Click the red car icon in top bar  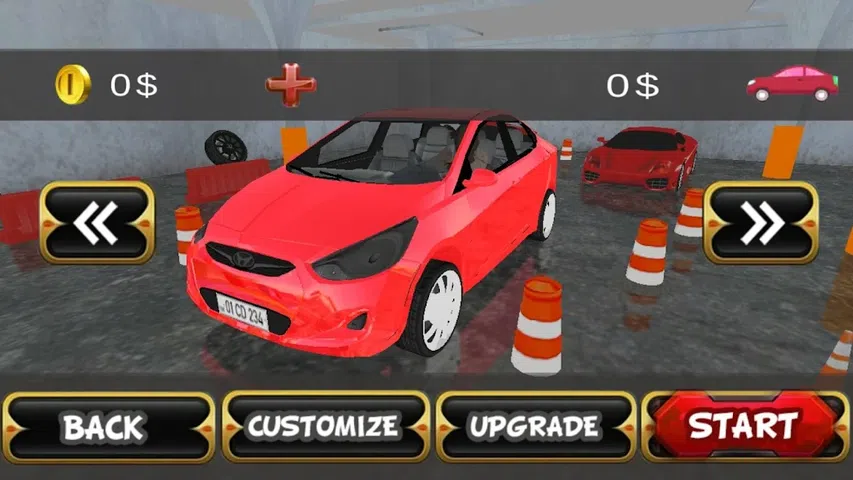coord(792,83)
